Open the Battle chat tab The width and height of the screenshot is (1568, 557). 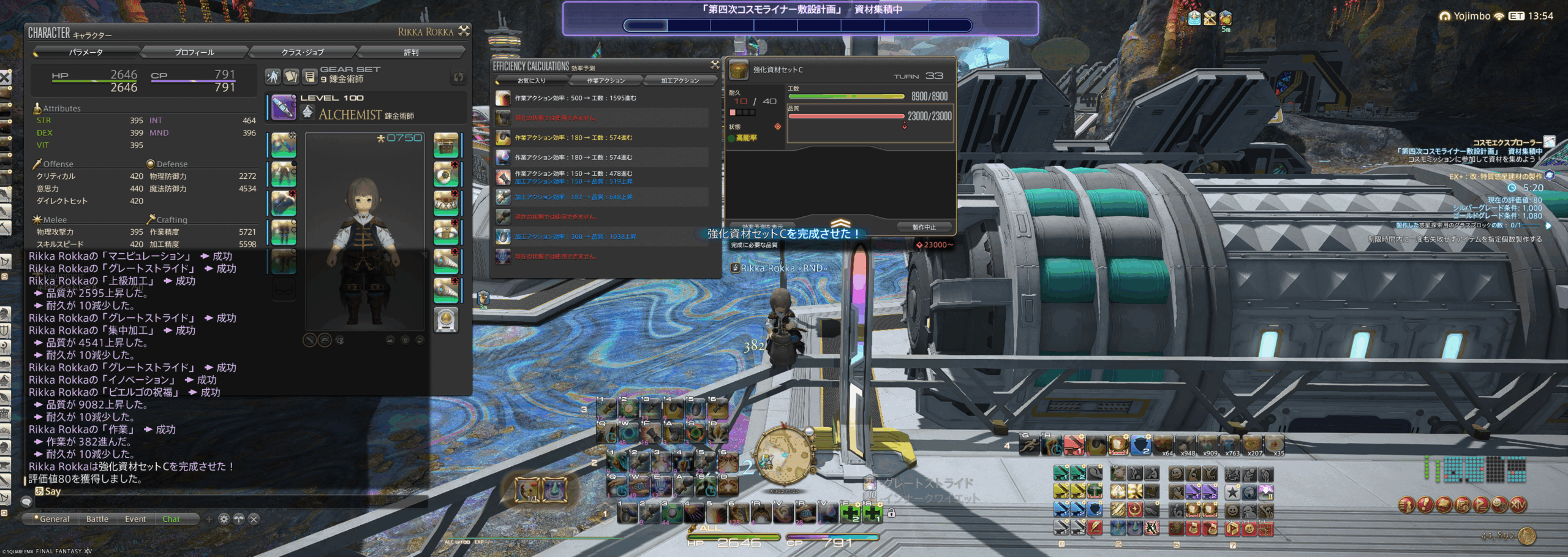97,519
